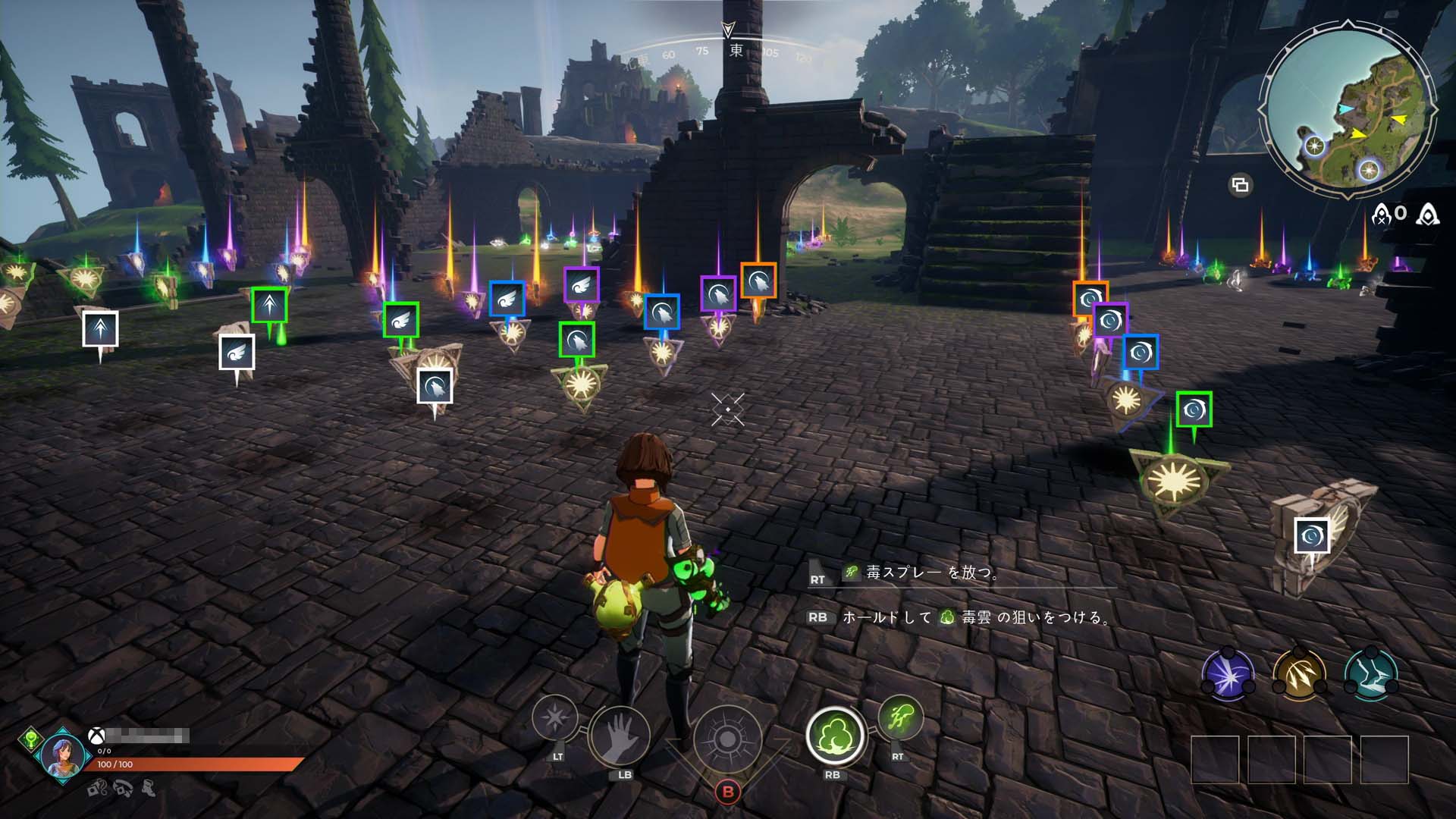The width and height of the screenshot is (1456, 819).
Task: Click the player character portrait
Action: [x=62, y=754]
